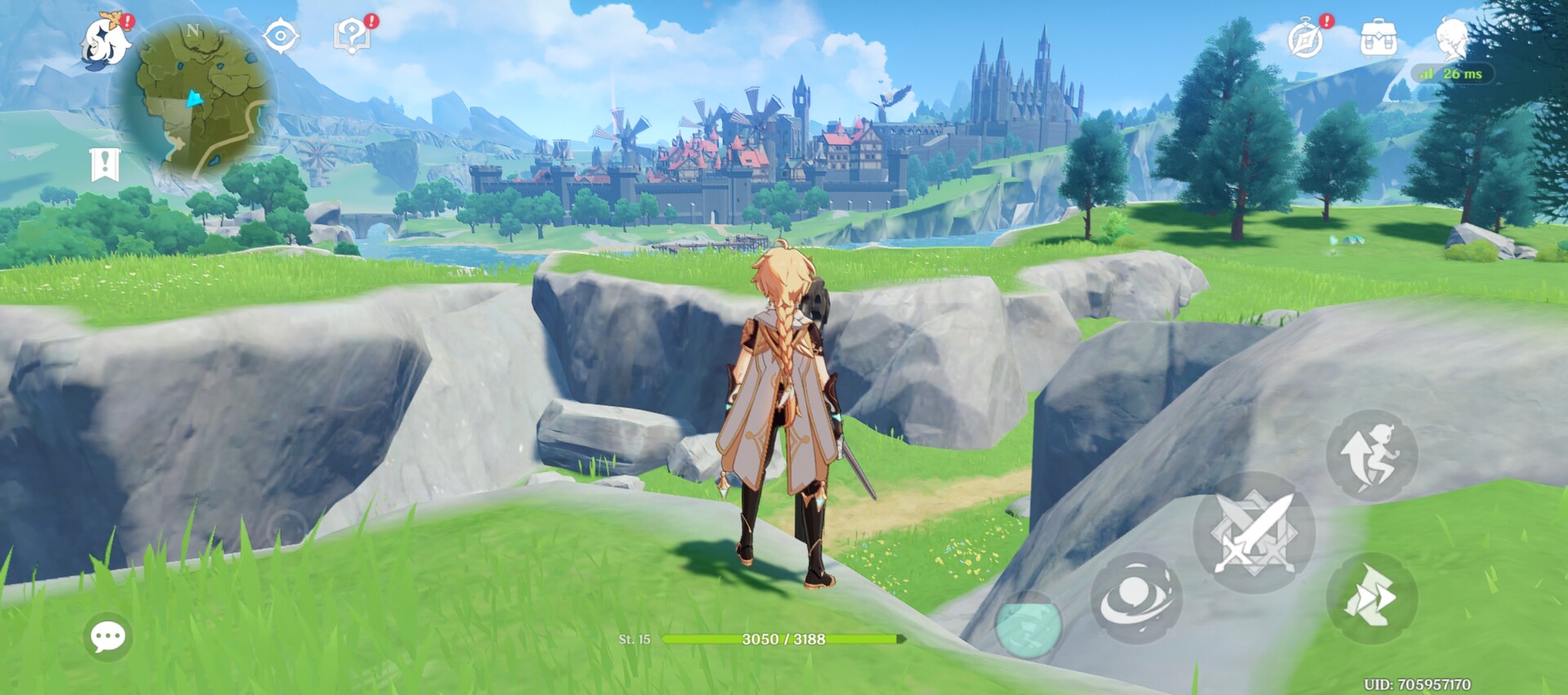1568x695 pixels.
Task: Open the chat speech bubble
Action: point(108,636)
